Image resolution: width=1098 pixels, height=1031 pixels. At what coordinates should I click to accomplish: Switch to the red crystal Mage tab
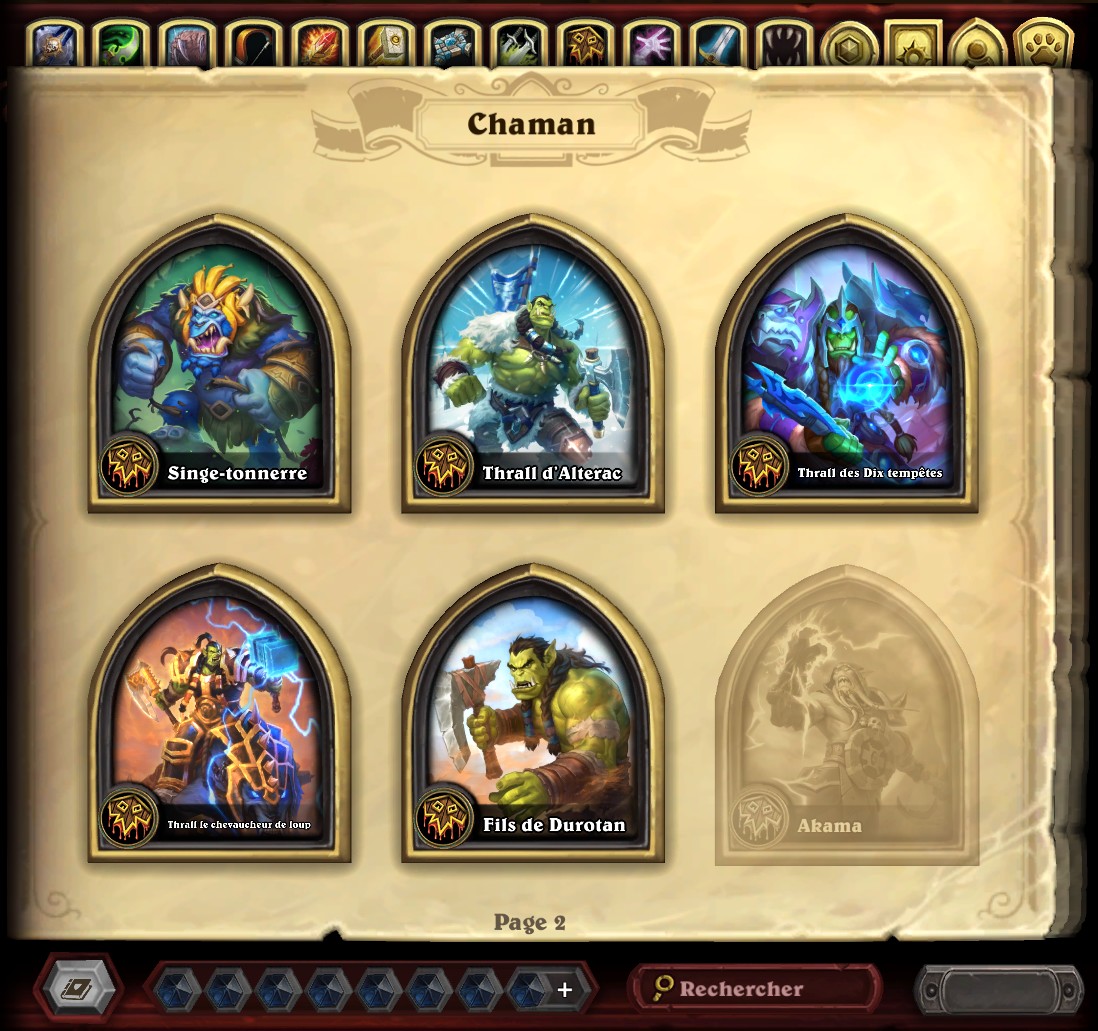[319, 44]
